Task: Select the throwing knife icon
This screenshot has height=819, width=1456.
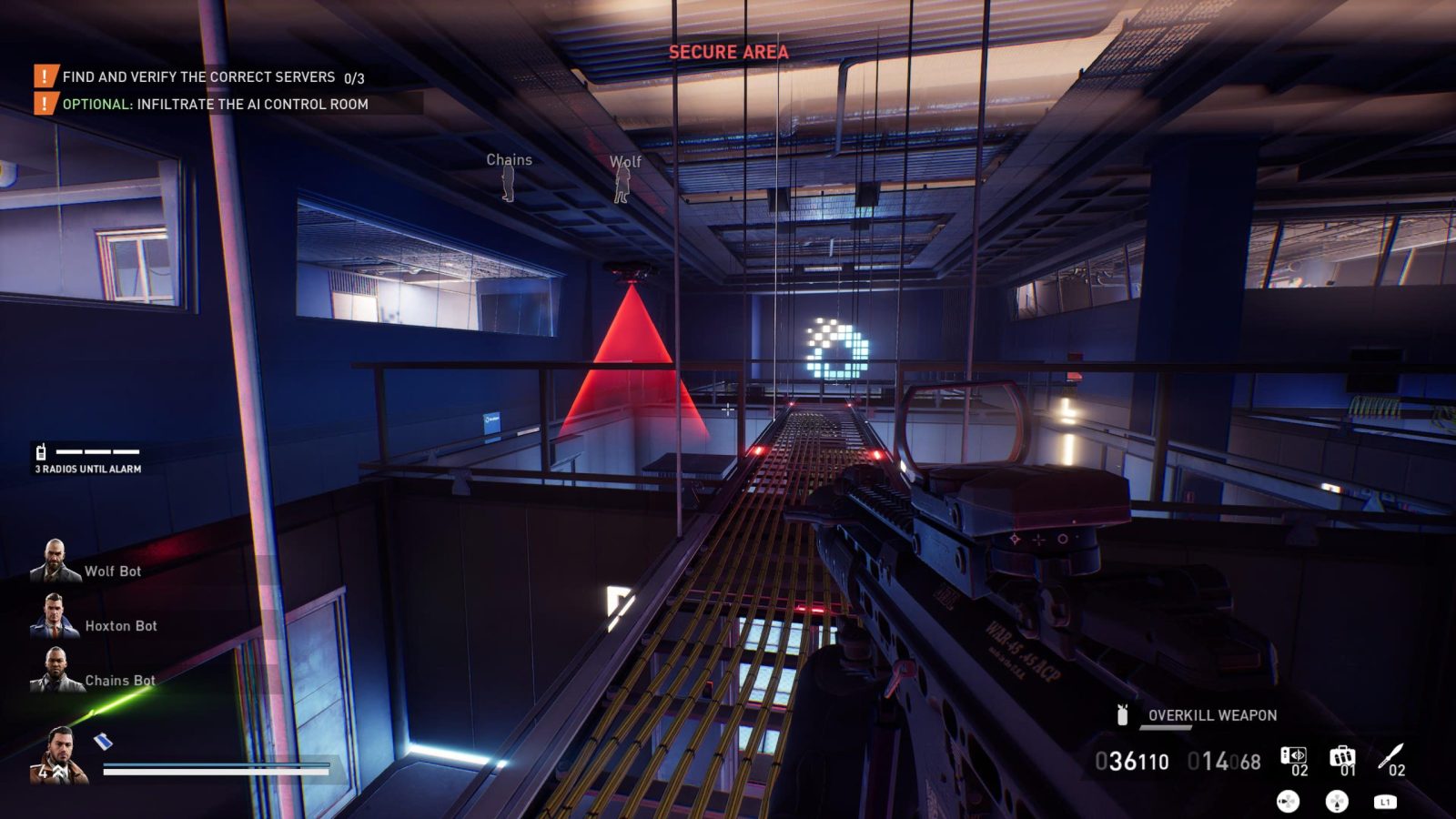Action: 1390,756
